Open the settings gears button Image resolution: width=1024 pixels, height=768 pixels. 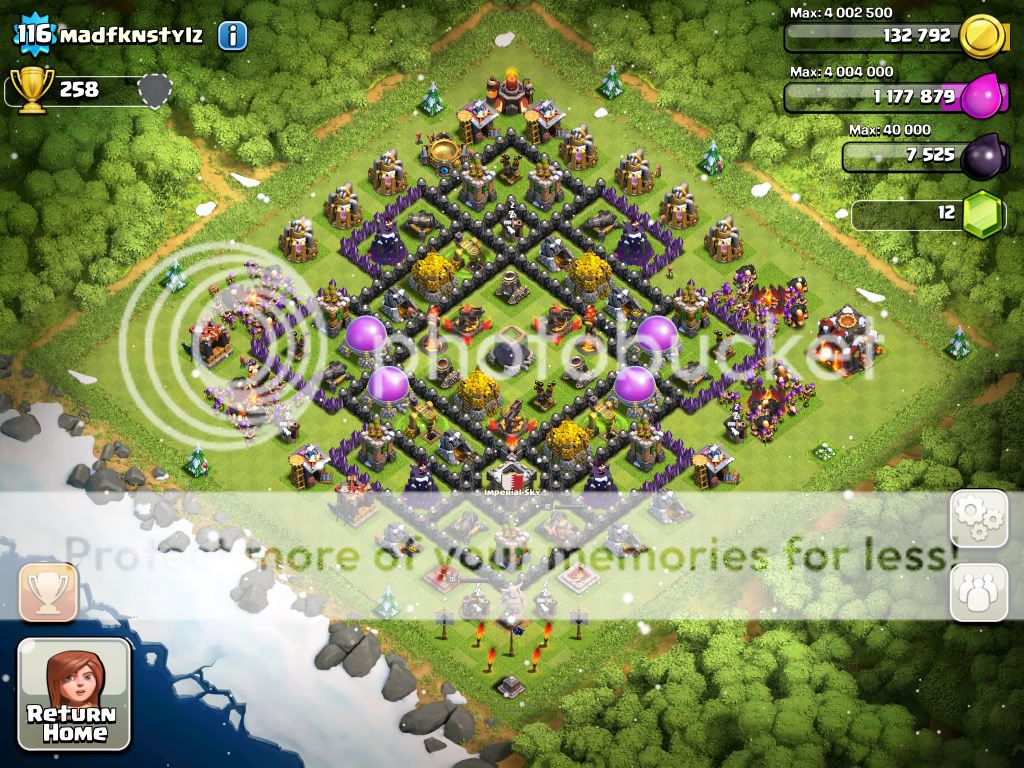point(978,518)
